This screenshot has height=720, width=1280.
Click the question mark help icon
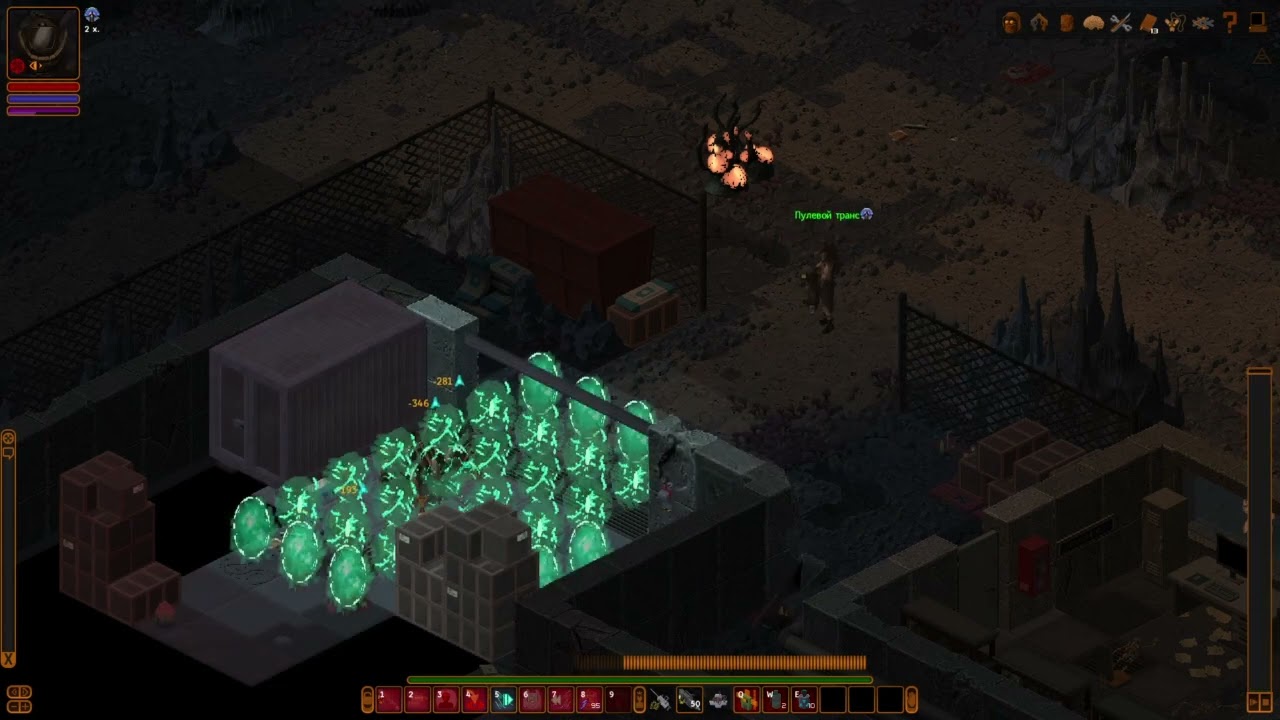(1230, 23)
